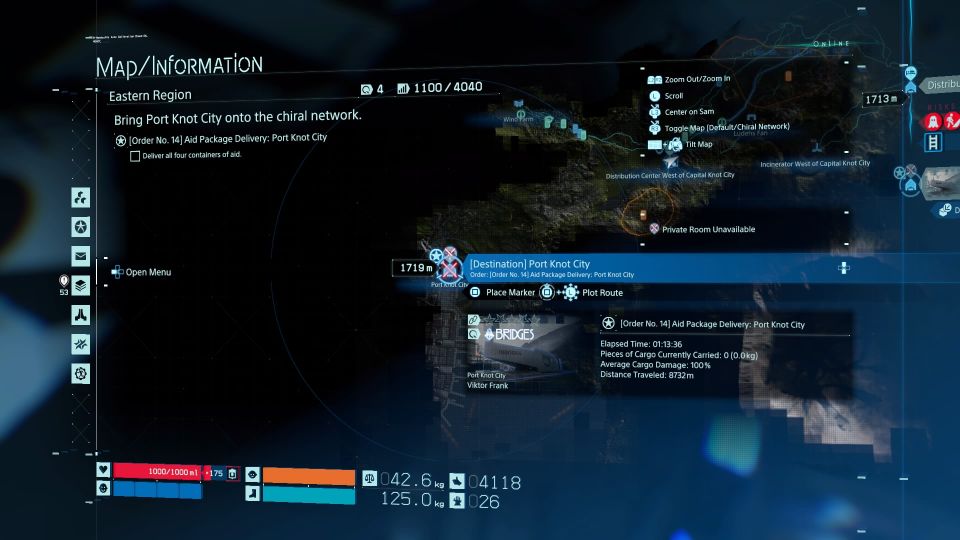Viewport: 960px width, 540px height.
Task: Choose the crossed-lines sidebar icon
Action: click(81, 344)
